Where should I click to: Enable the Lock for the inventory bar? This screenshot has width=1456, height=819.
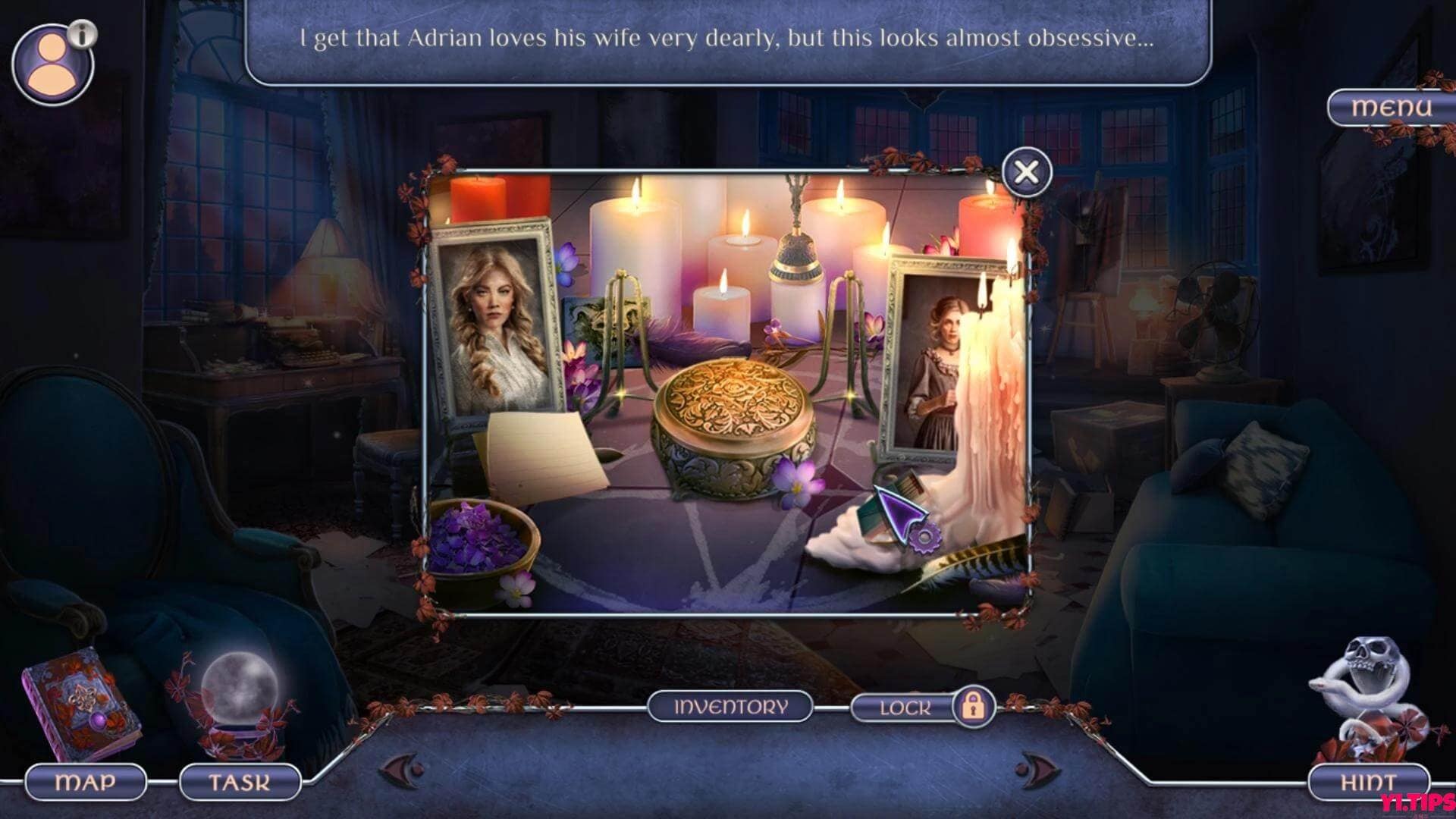(x=906, y=707)
